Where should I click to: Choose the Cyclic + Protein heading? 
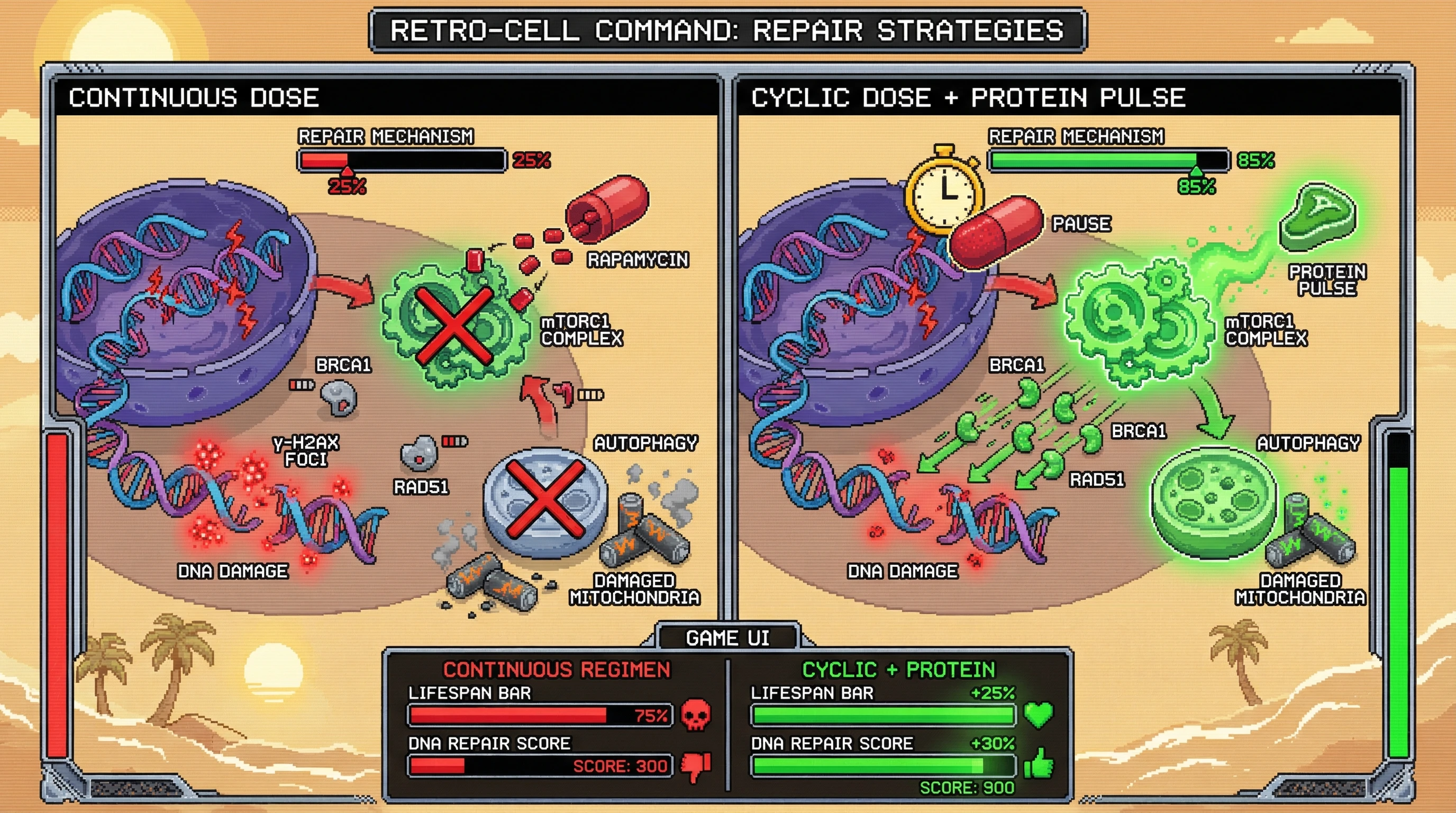pos(898,670)
